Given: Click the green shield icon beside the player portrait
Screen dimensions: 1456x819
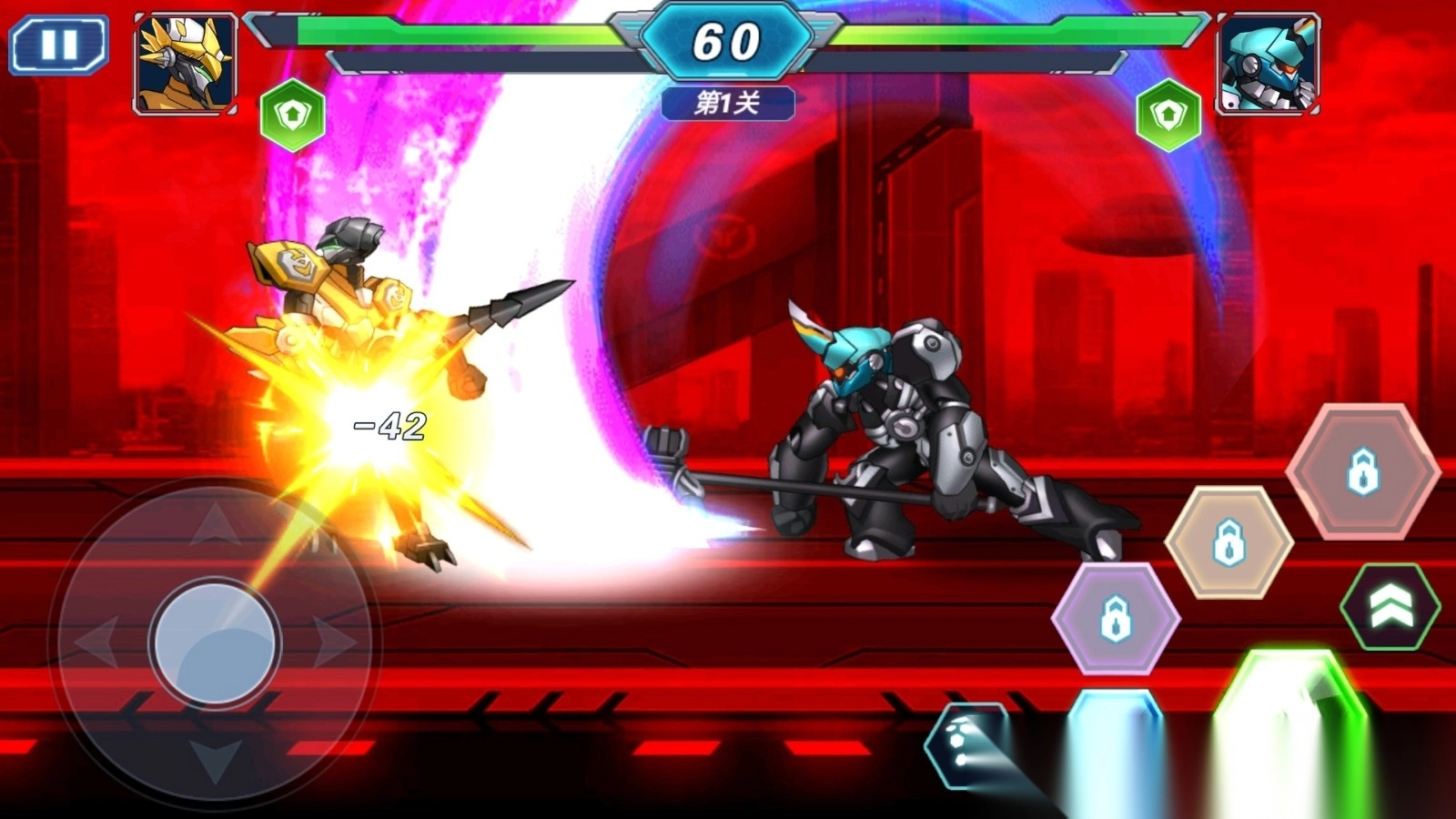Looking at the screenshot, I should [292, 116].
